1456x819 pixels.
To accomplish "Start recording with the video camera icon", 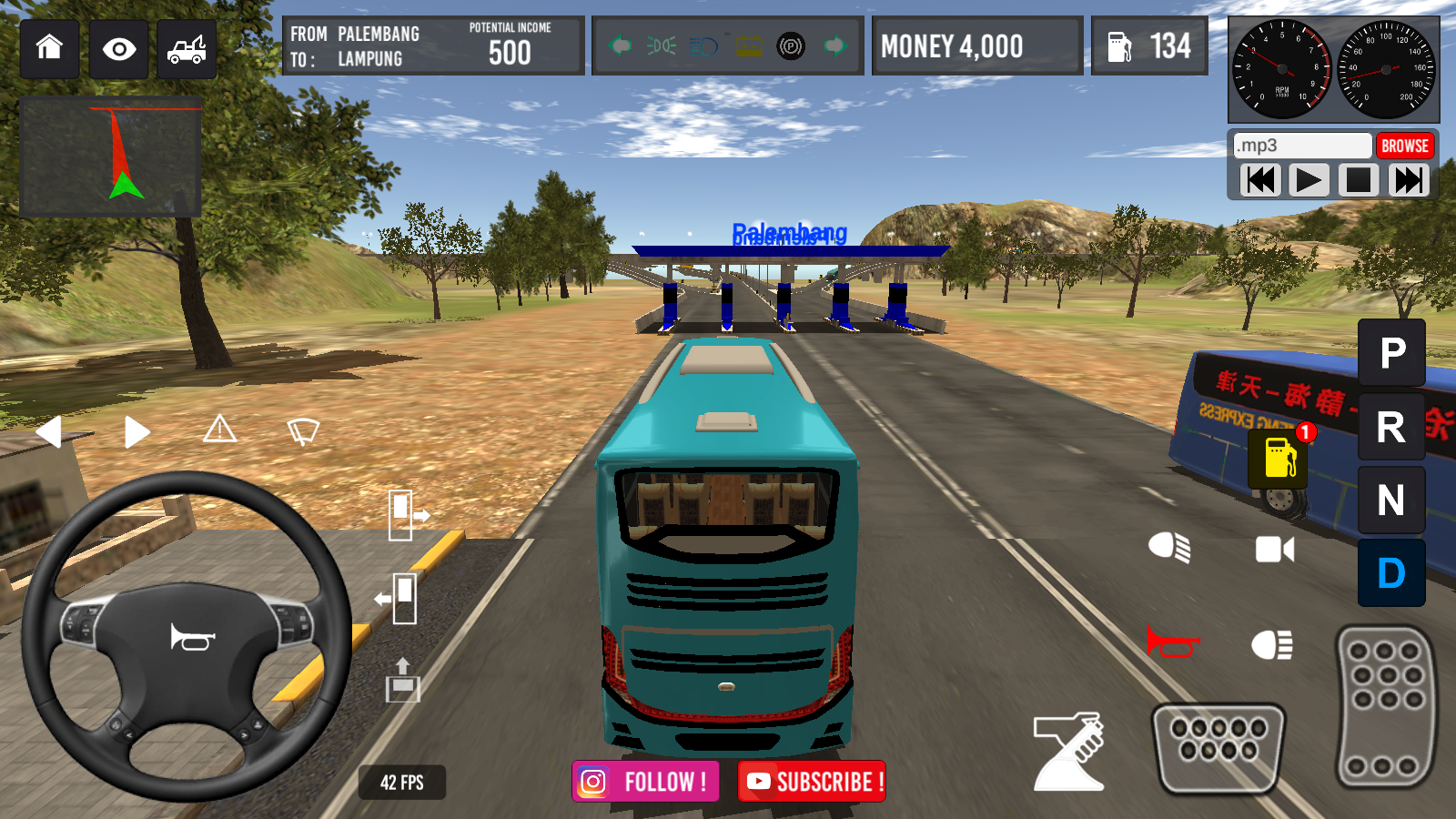I will click(x=1273, y=549).
